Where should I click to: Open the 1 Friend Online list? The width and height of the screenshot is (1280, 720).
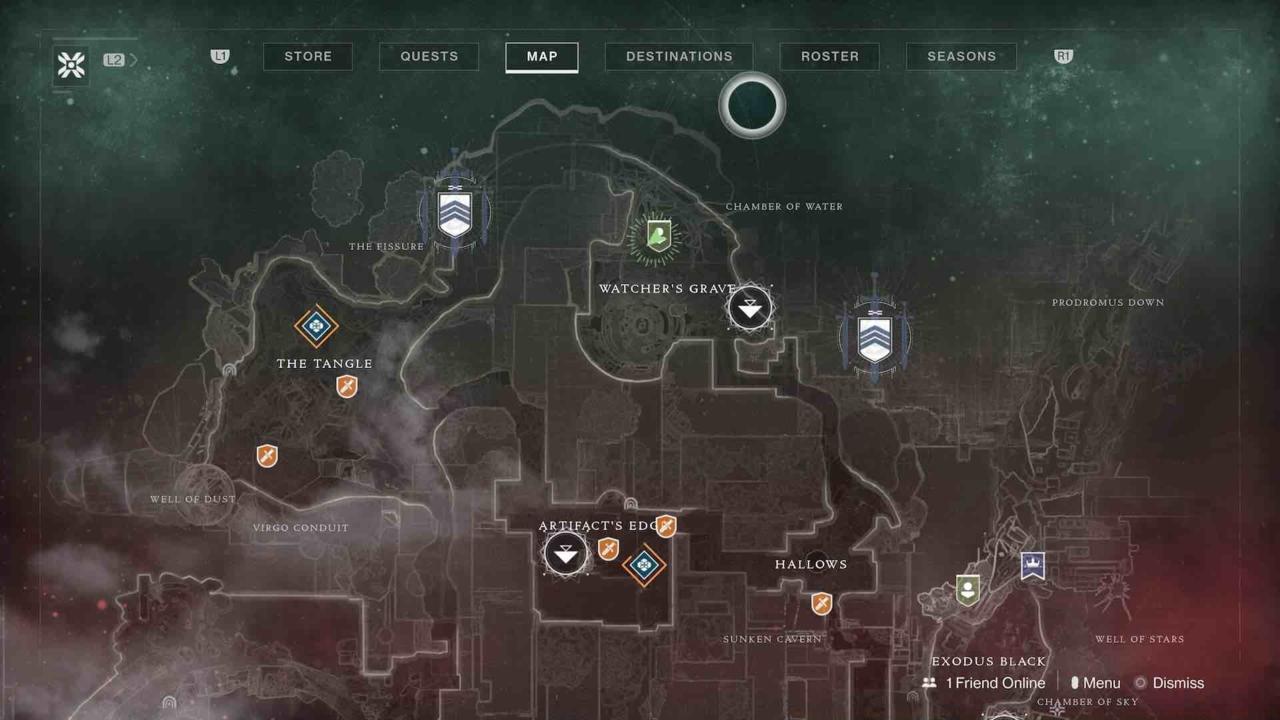tap(984, 683)
